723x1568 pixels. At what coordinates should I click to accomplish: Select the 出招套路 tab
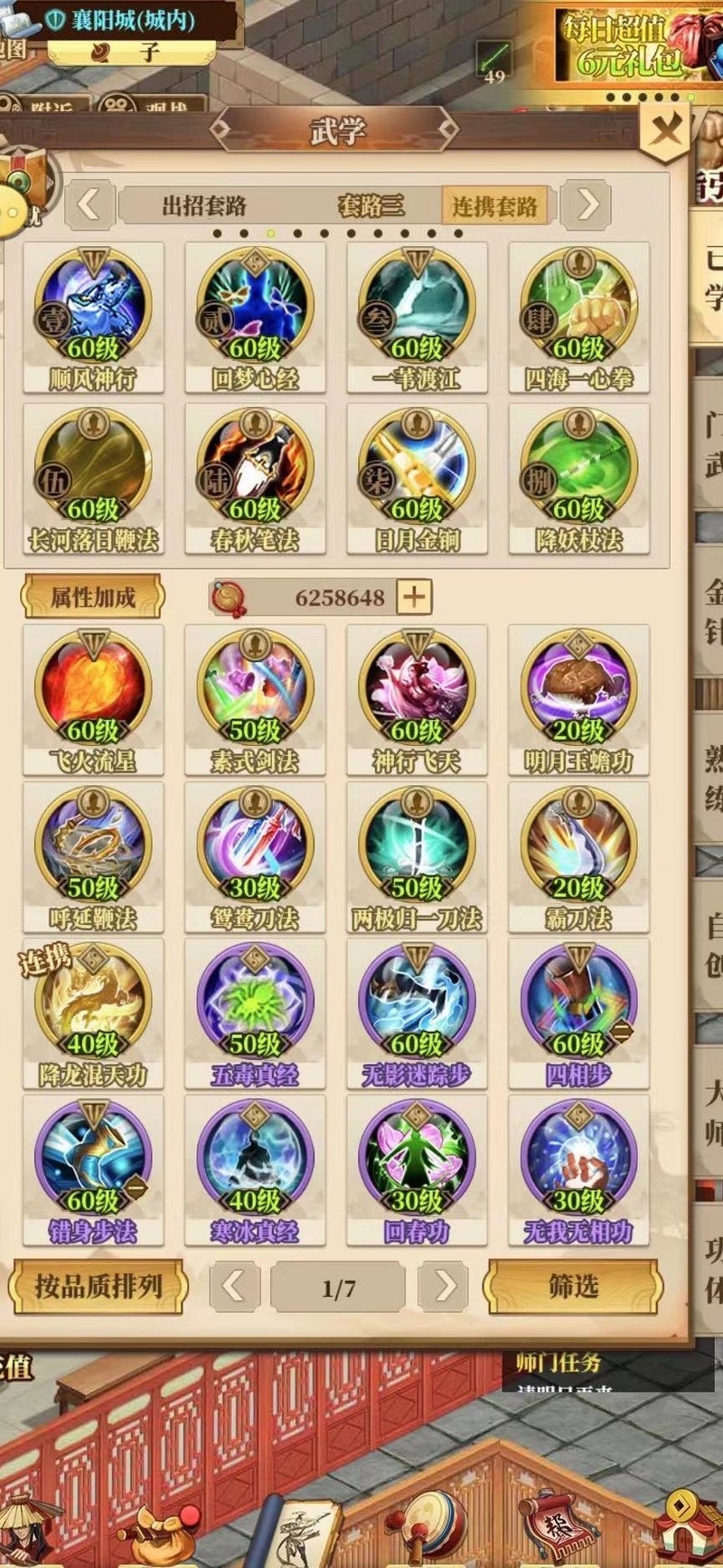[x=204, y=205]
